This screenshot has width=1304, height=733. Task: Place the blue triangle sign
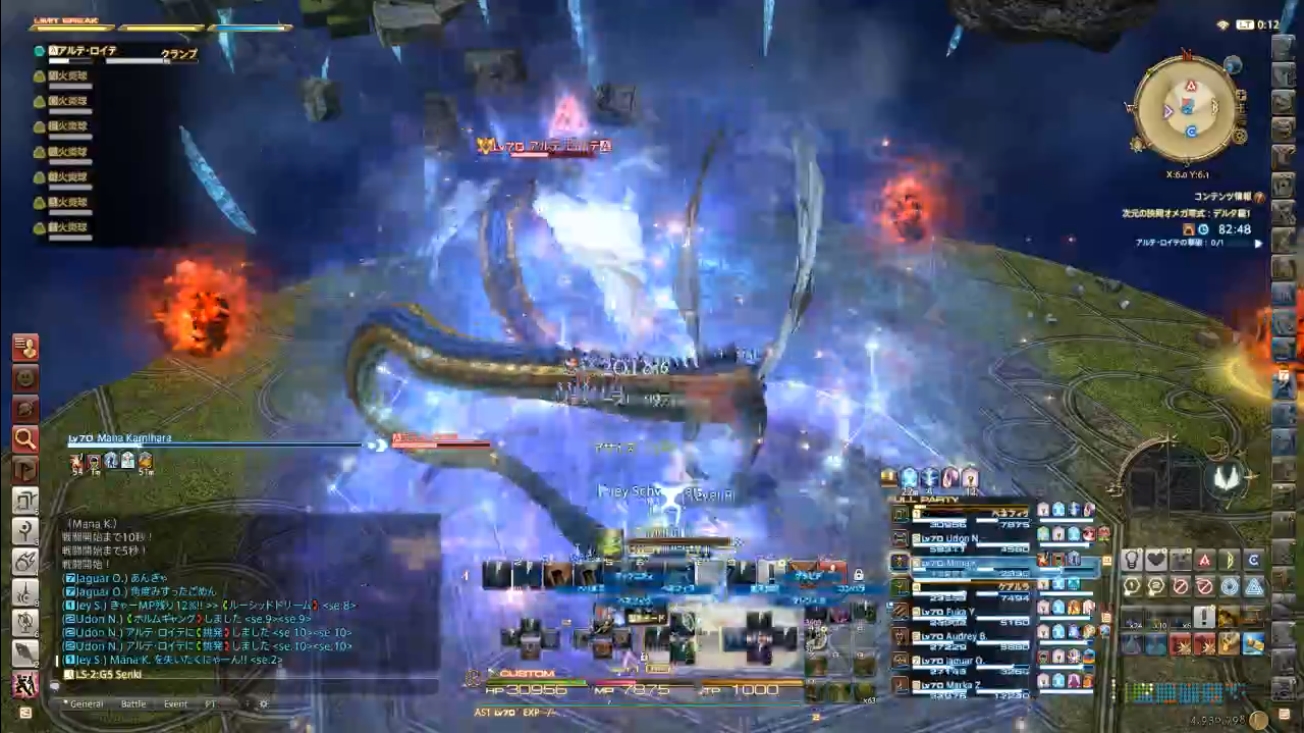[x=1253, y=587]
